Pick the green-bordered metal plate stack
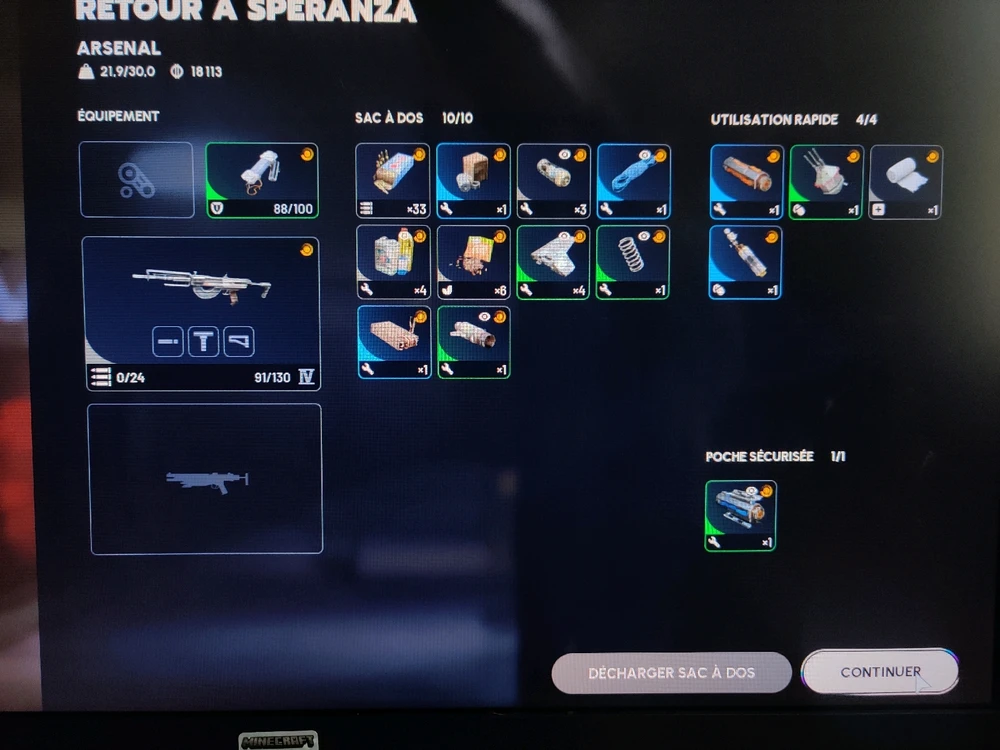 click(x=553, y=262)
